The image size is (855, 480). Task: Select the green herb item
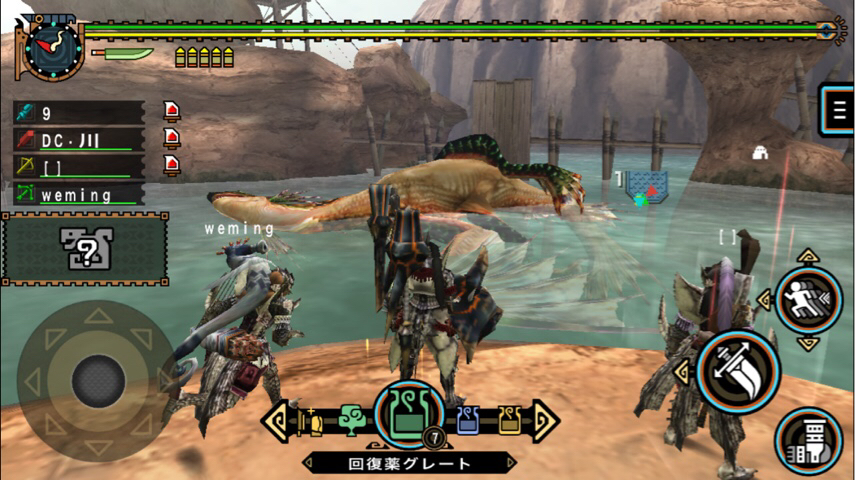[351, 421]
